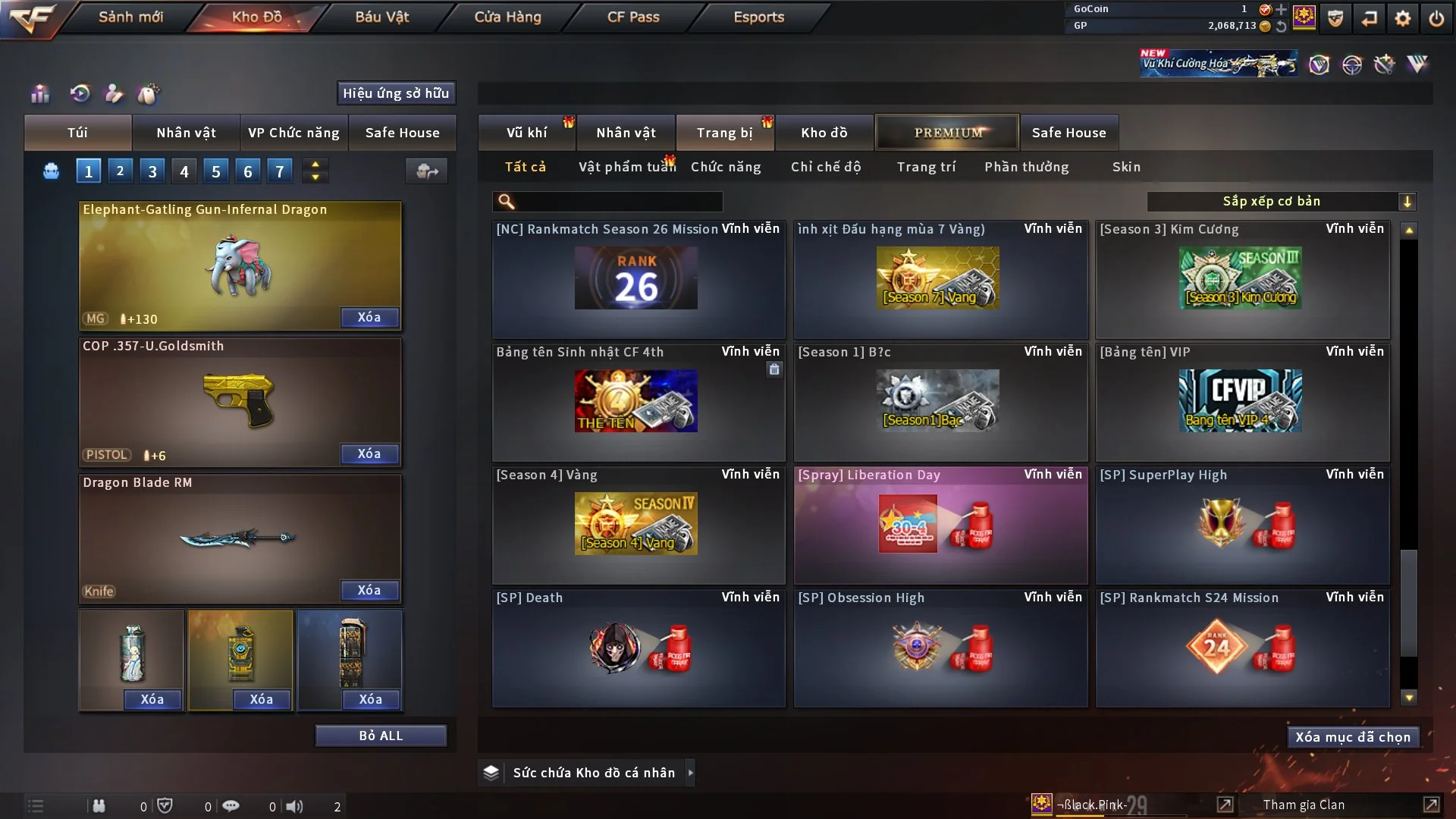This screenshot has height=819, width=1456.
Task: Choose the [Bảng tên] VIP nameplate
Action: coord(1242,402)
